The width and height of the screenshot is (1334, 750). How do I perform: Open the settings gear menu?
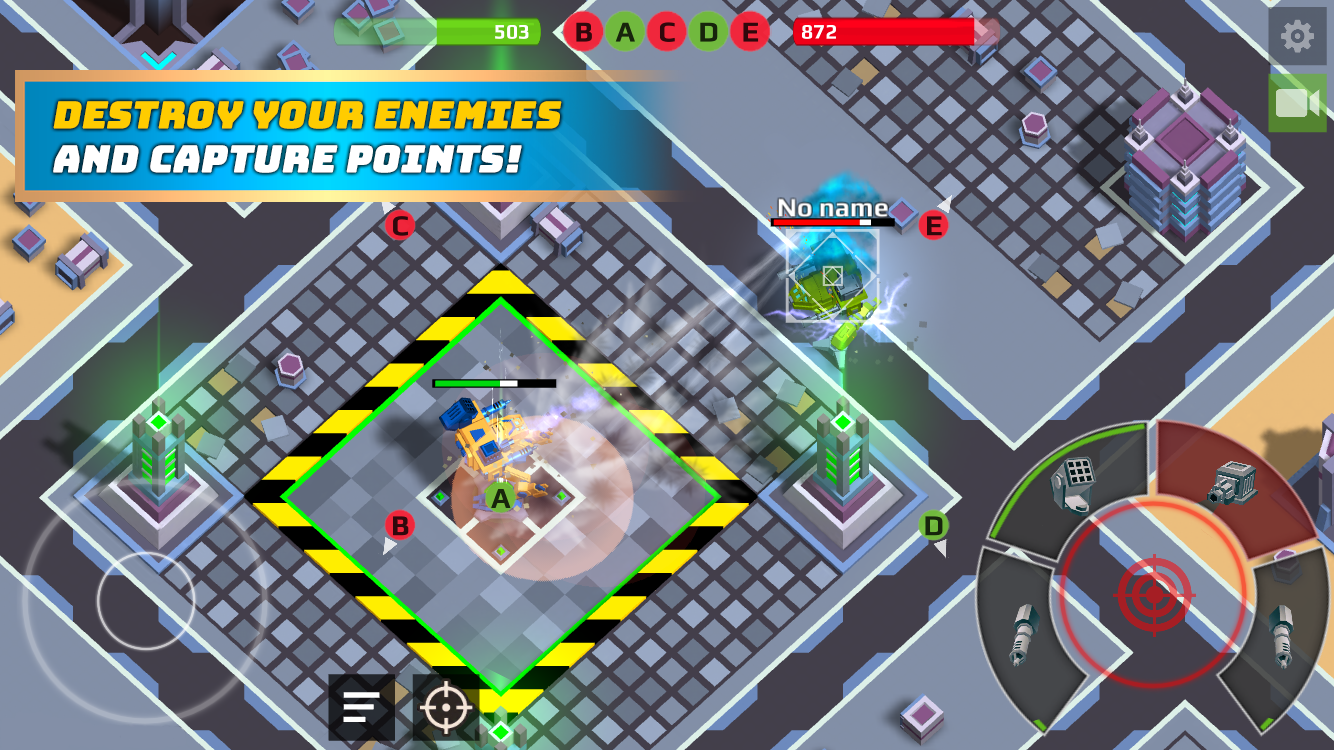(1297, 37)
